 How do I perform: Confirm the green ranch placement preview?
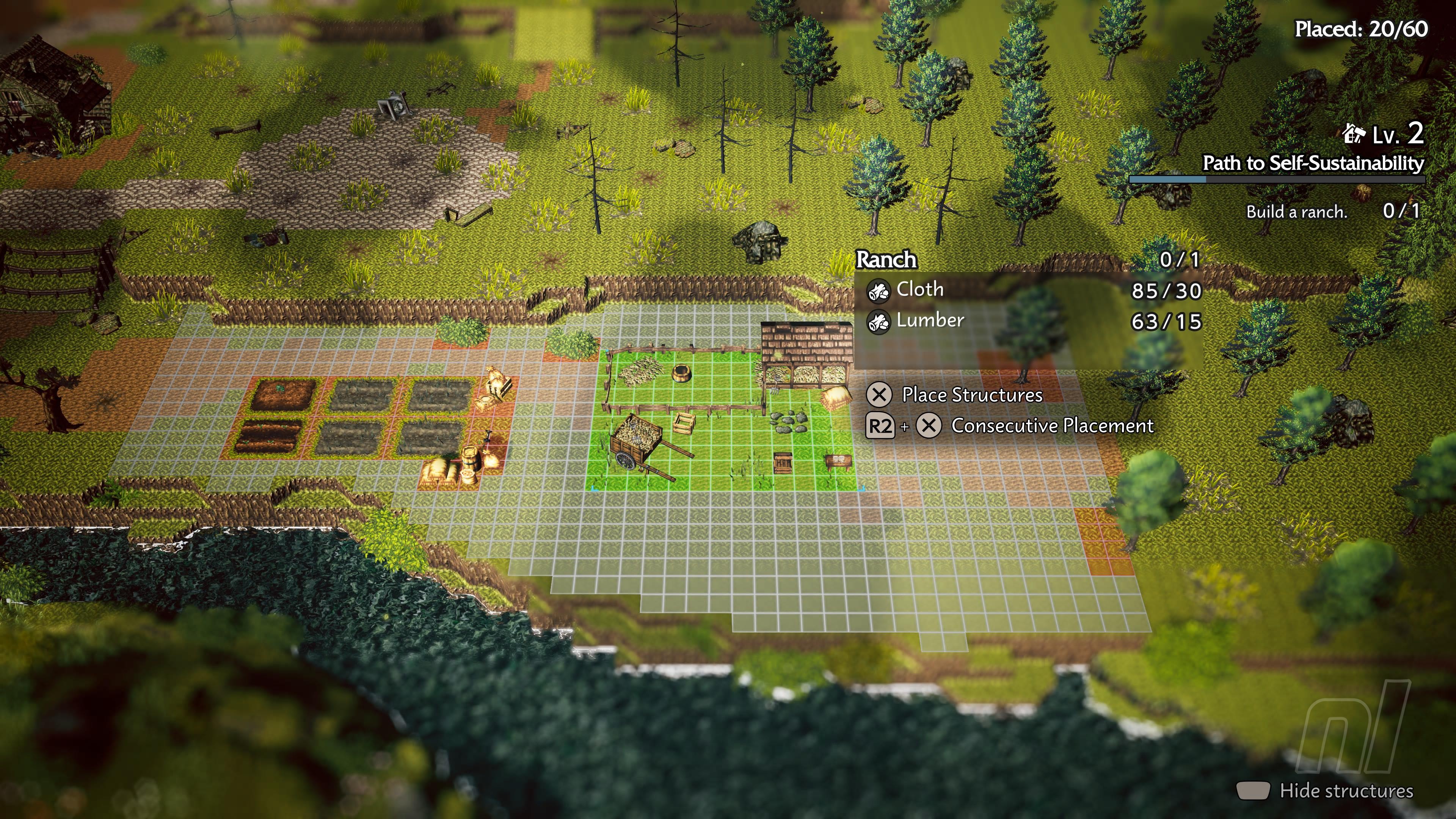tap(721, 418)
